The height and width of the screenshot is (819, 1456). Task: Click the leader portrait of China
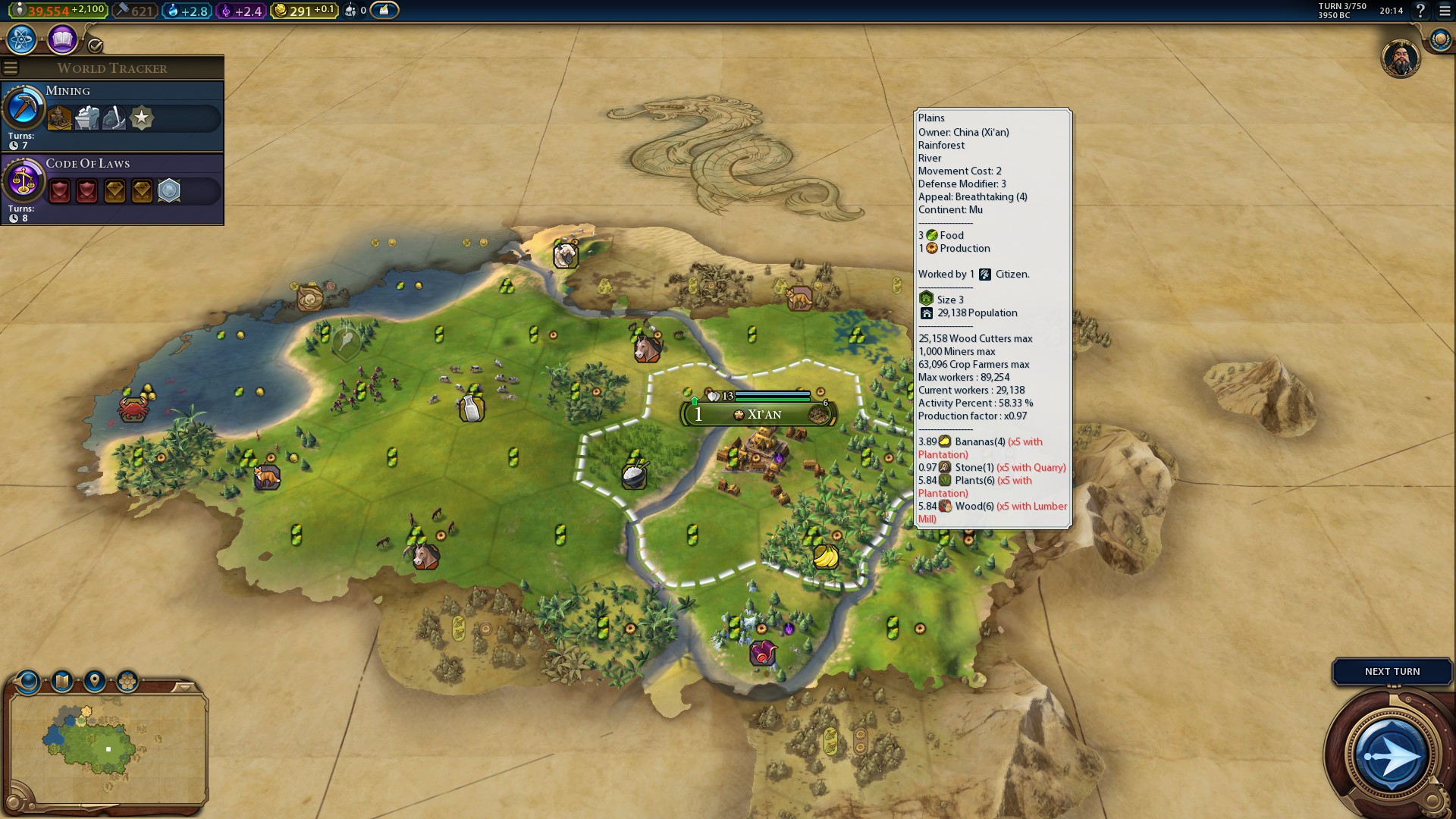(1400, 58)
